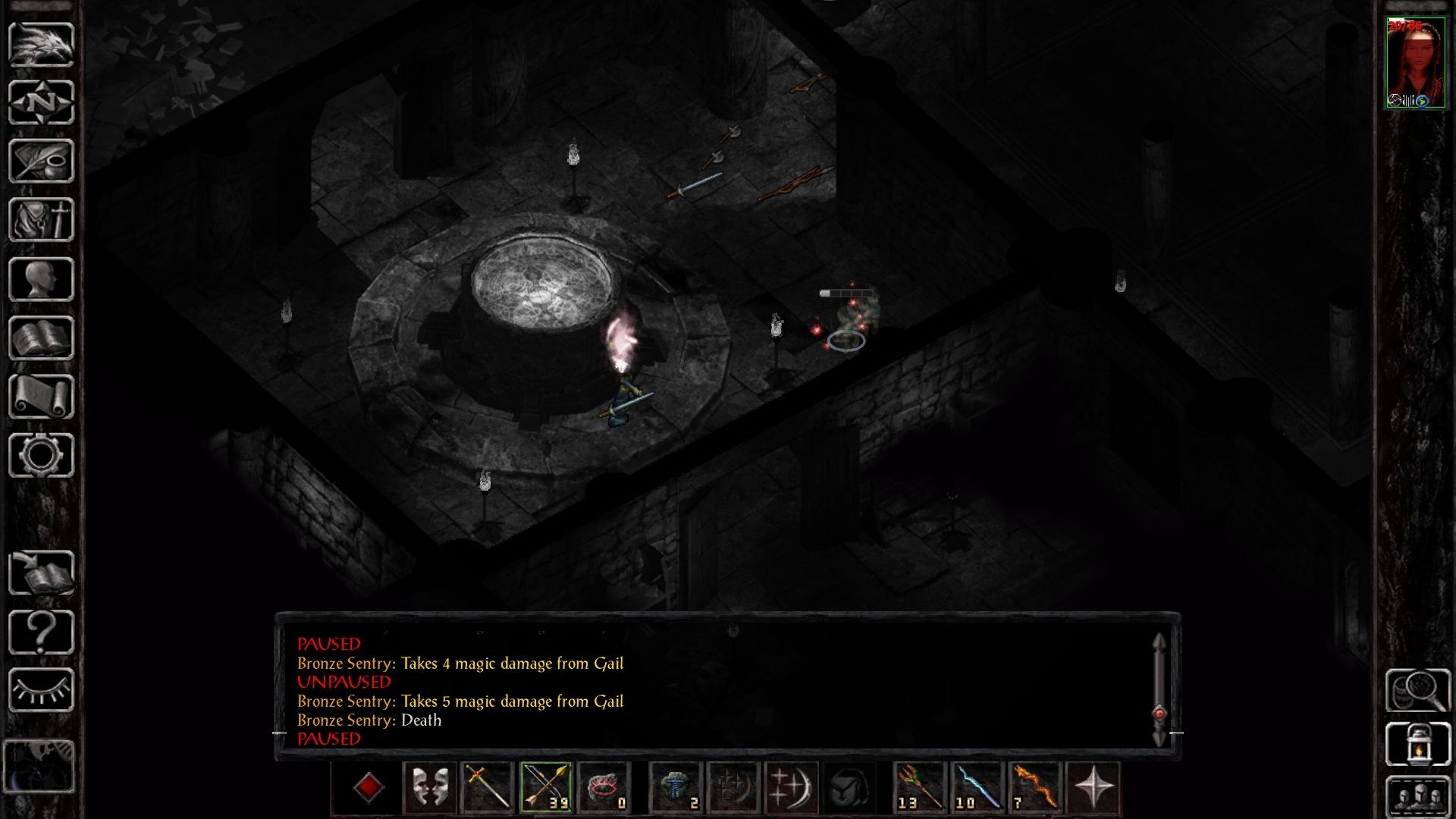The width and height of the screenshot is (1456, 819).
Task: Hide the interface with the closed eye
Action: [41, 690]
